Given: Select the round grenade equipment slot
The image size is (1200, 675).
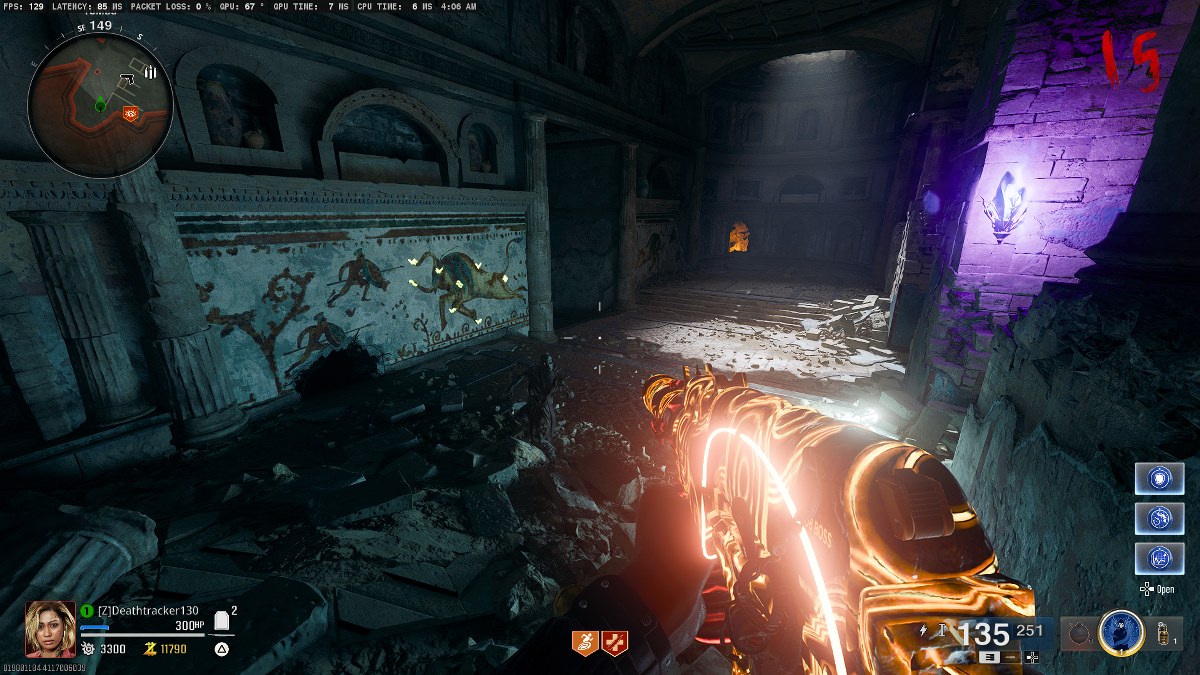Looking at the screenshot, I should pos(1078,634).
